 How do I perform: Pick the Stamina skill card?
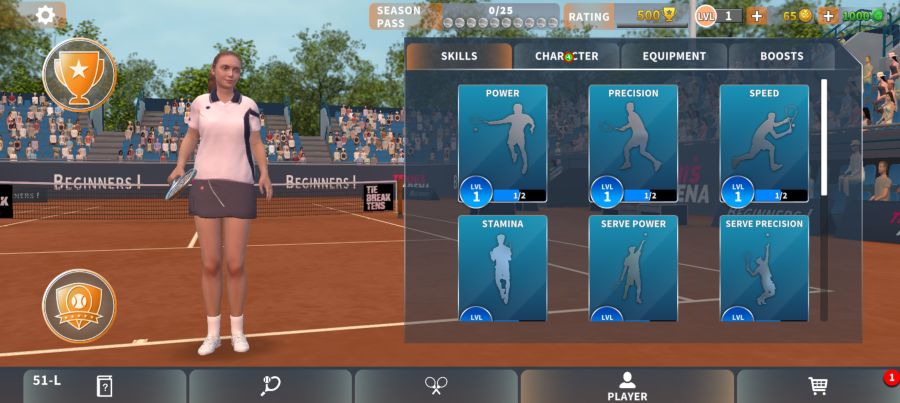502,268
